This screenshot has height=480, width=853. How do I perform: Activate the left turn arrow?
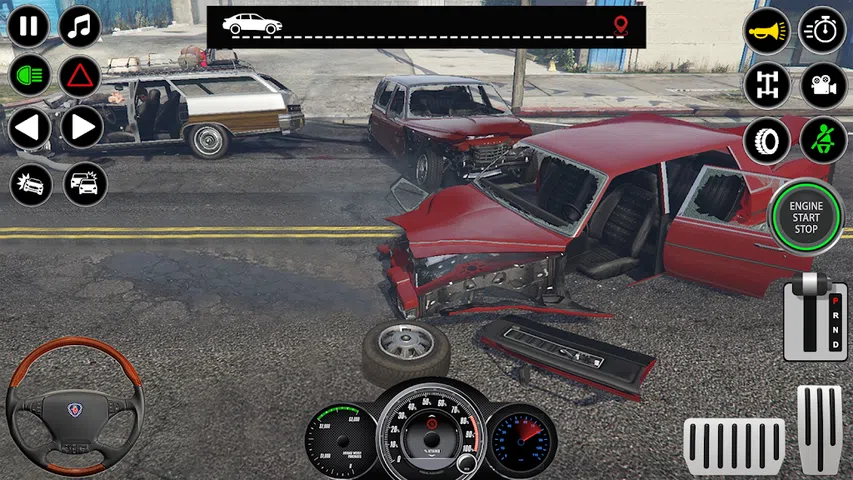point(29,128)
